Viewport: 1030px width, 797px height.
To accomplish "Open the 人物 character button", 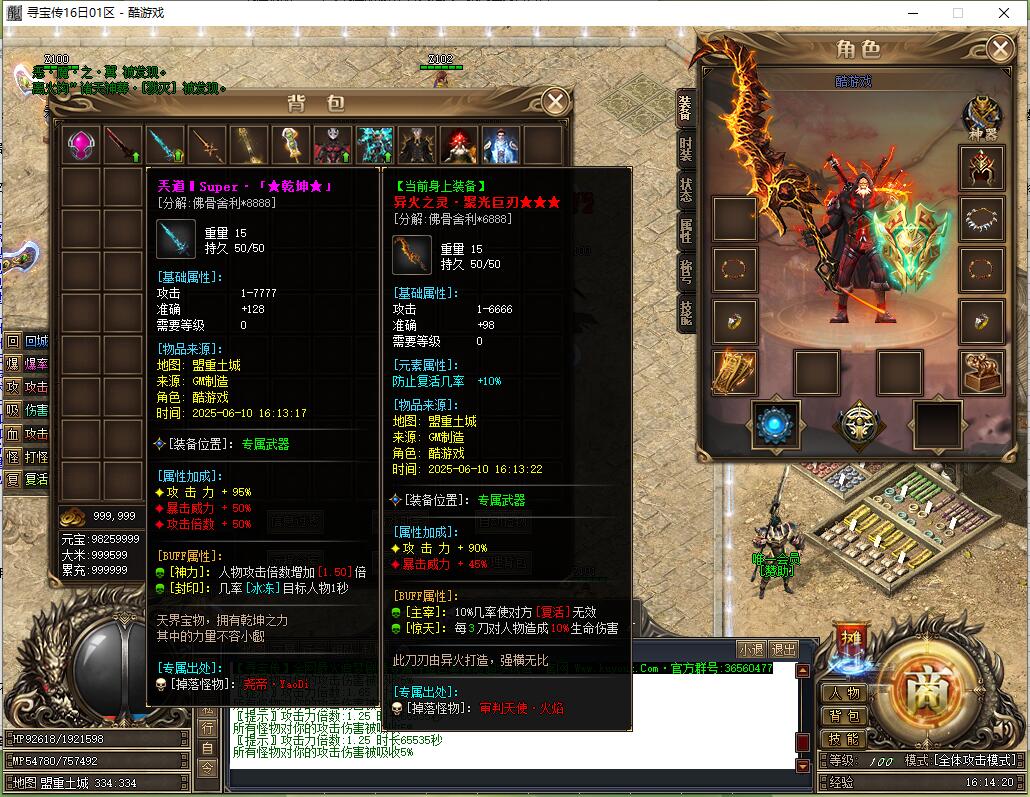I will (x=843, y=693).
